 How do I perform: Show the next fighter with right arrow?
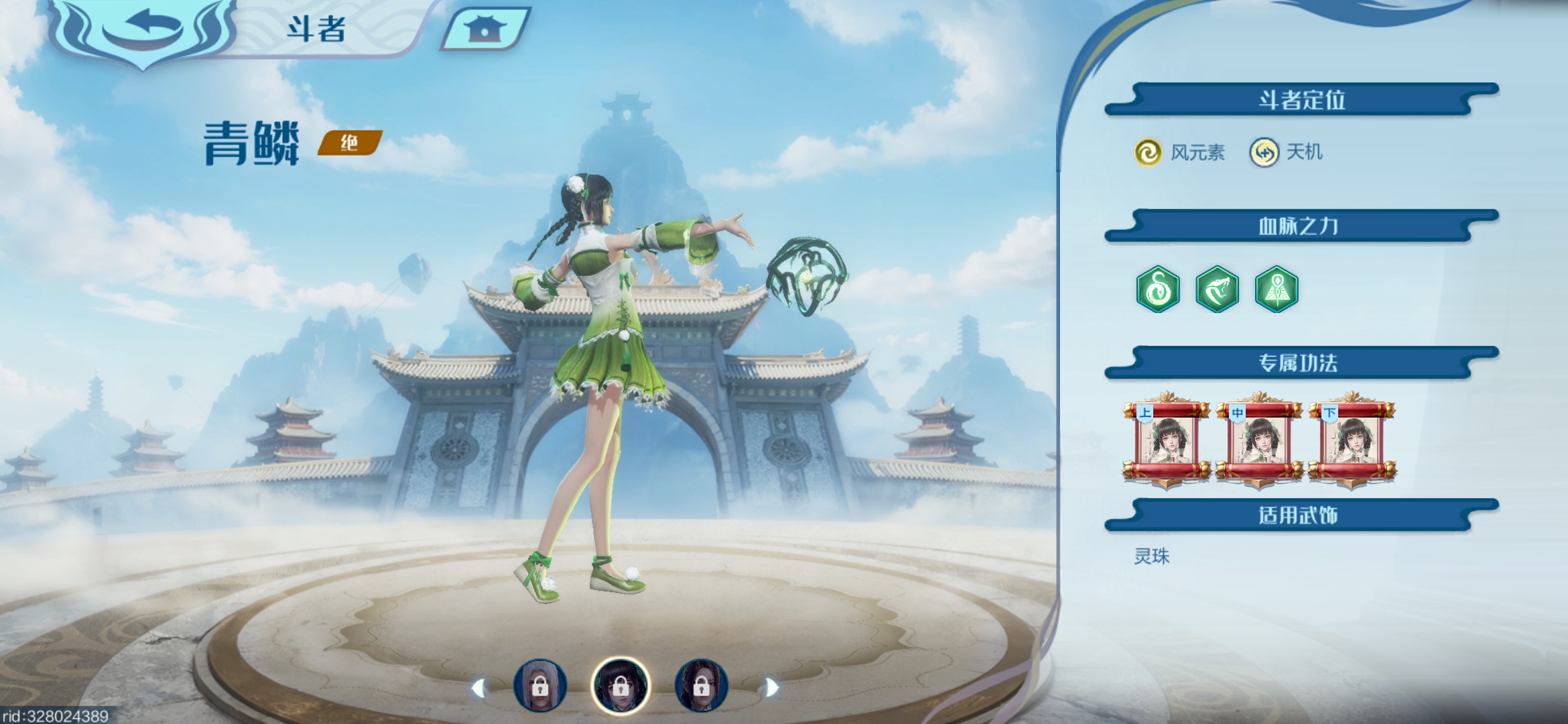tap(772, 688)
